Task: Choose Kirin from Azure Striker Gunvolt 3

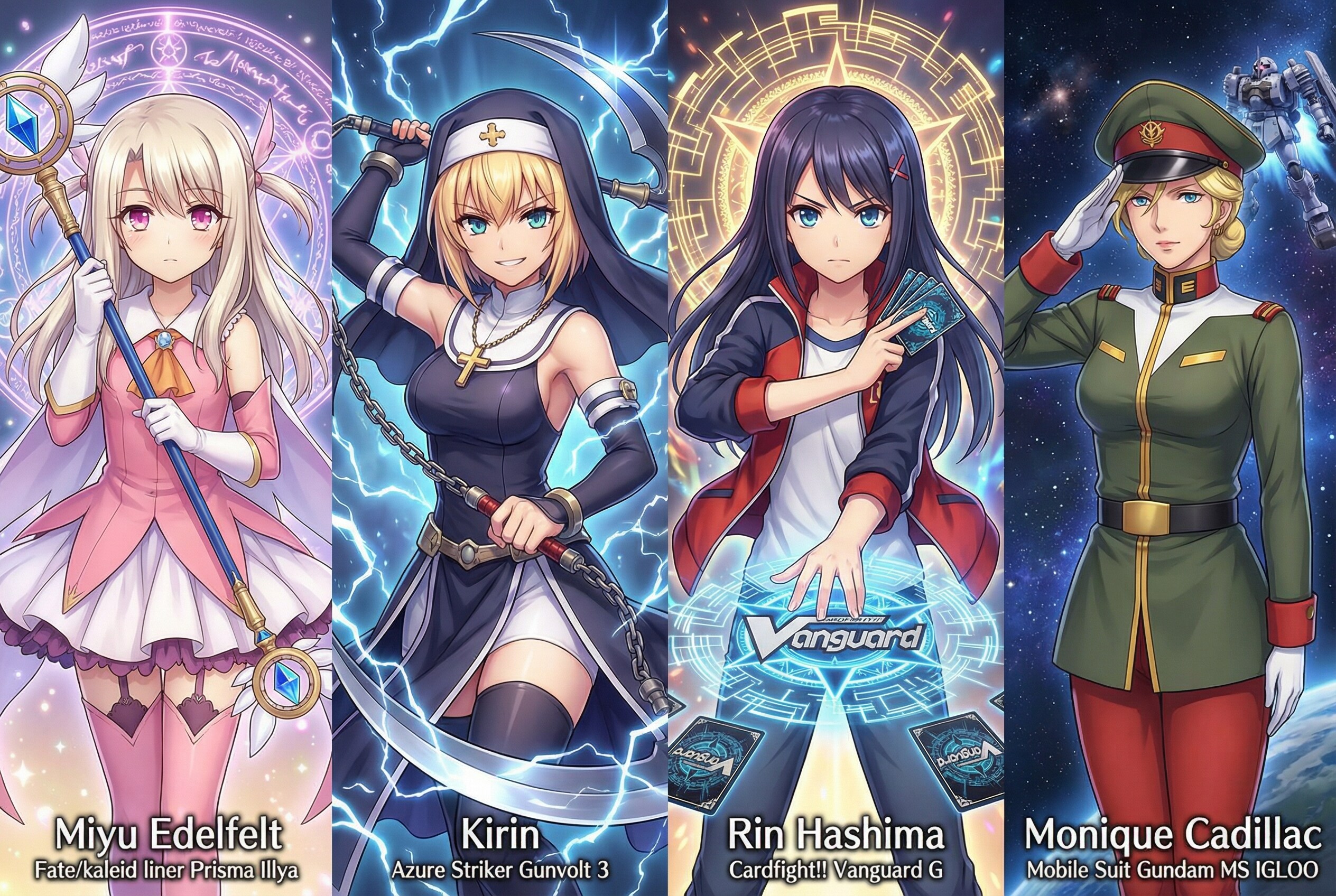Action: (500, 448)
